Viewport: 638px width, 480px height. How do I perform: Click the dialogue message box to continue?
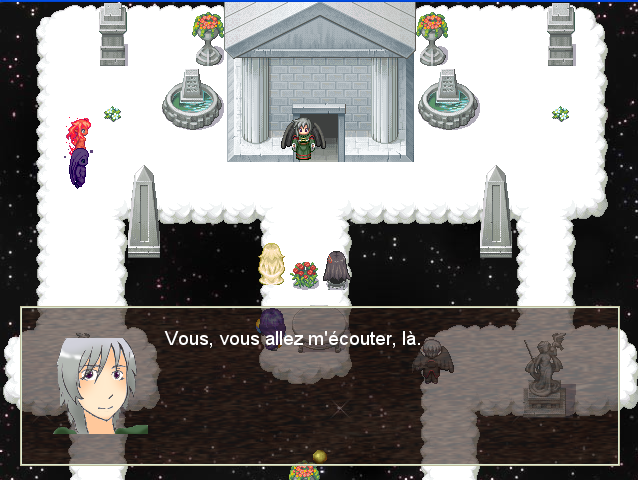pyautogui.click(x=320, y=386)
